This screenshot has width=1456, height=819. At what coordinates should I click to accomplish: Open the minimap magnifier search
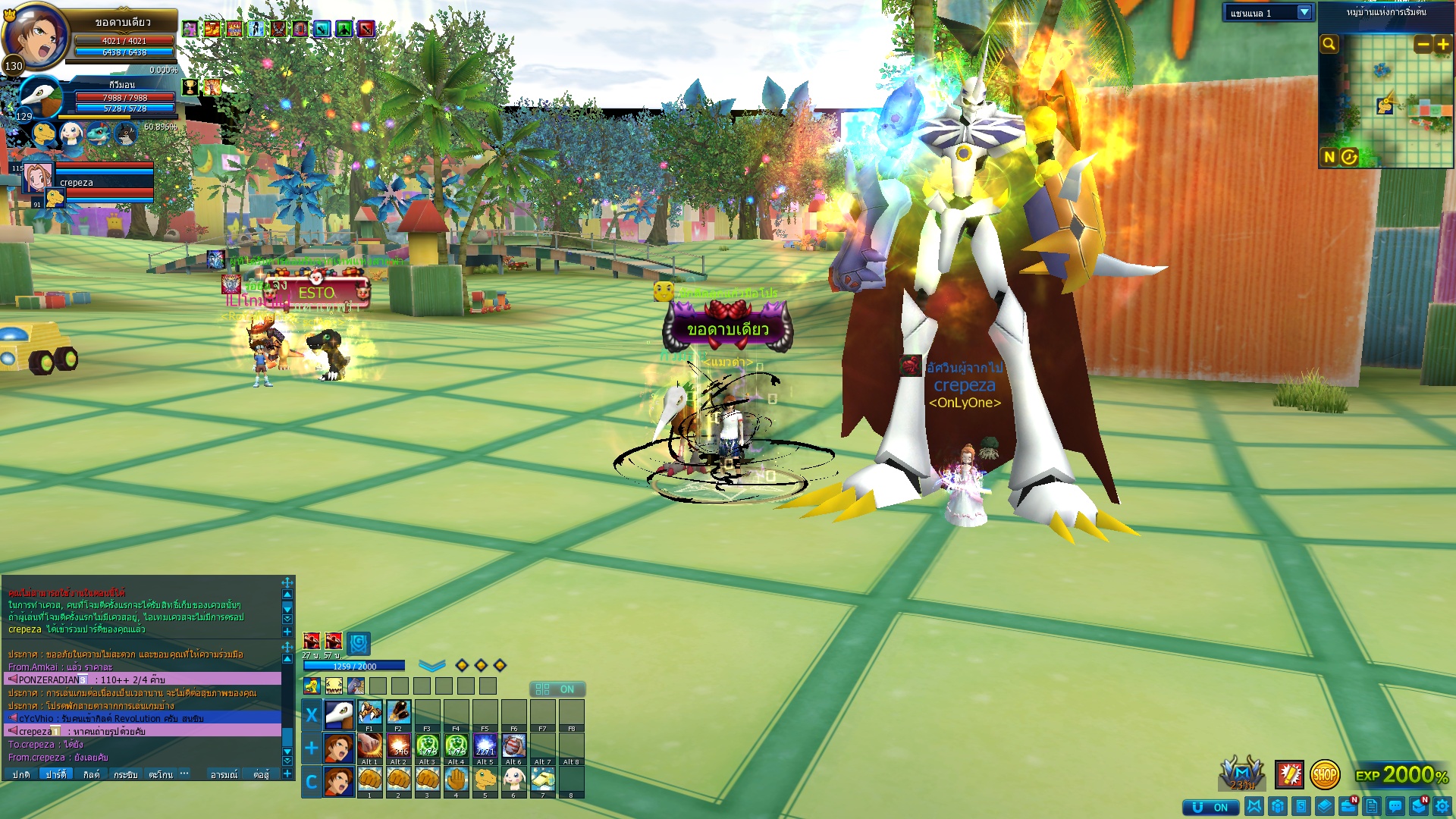click(x=1329, y=44)
